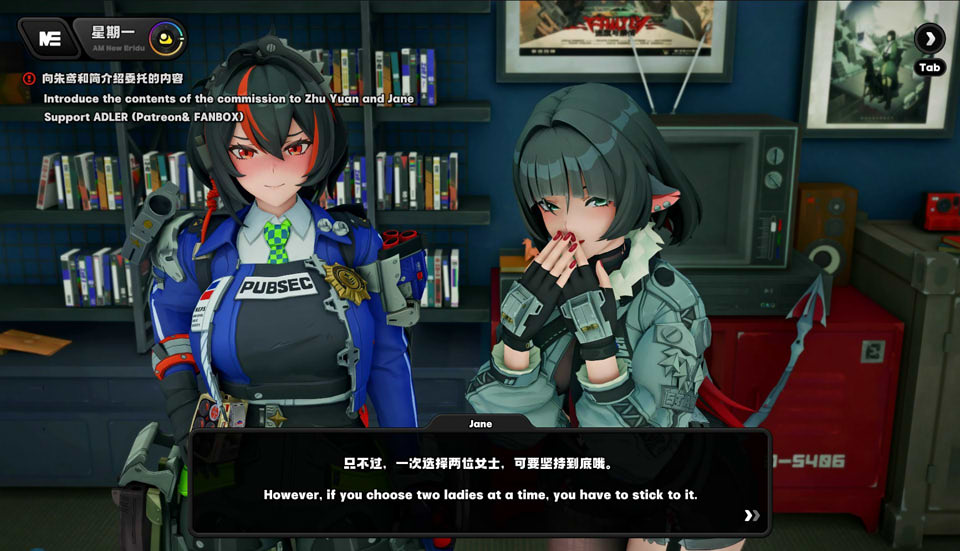
Task: Advance dialogue with the double-arrow icon
Action: (x=751, y=516)
